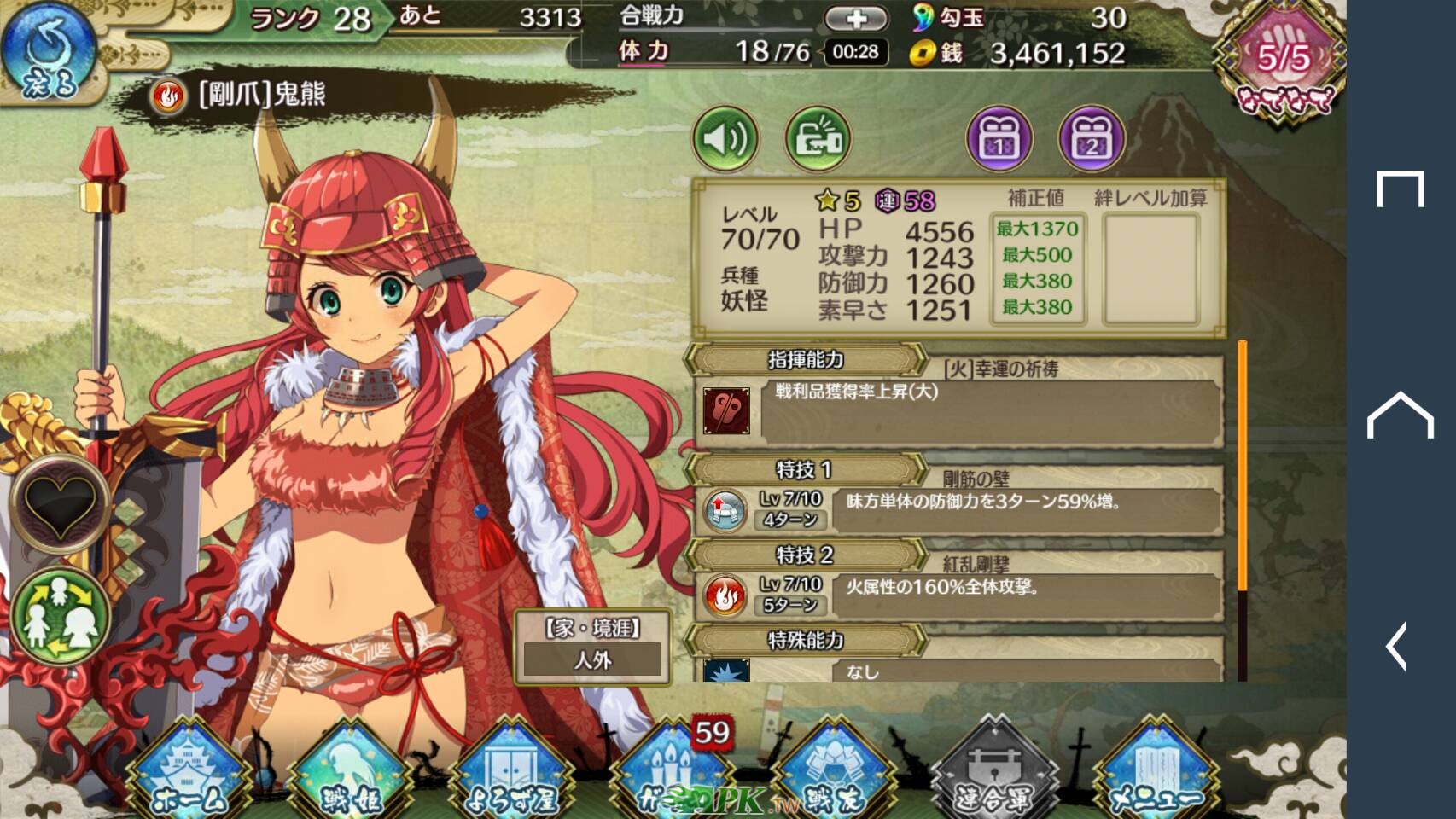Viewport: 1456px width, 819px height.
Task: Tap the 剛筋の壁 skill icon
Action: pyautogui.click(x=725, y=510)
